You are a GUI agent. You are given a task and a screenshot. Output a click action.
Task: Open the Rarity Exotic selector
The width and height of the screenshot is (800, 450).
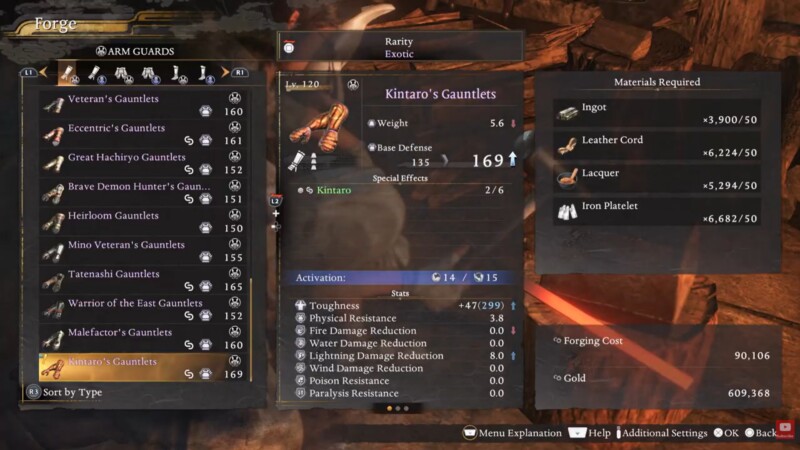(x=400, y=47)
